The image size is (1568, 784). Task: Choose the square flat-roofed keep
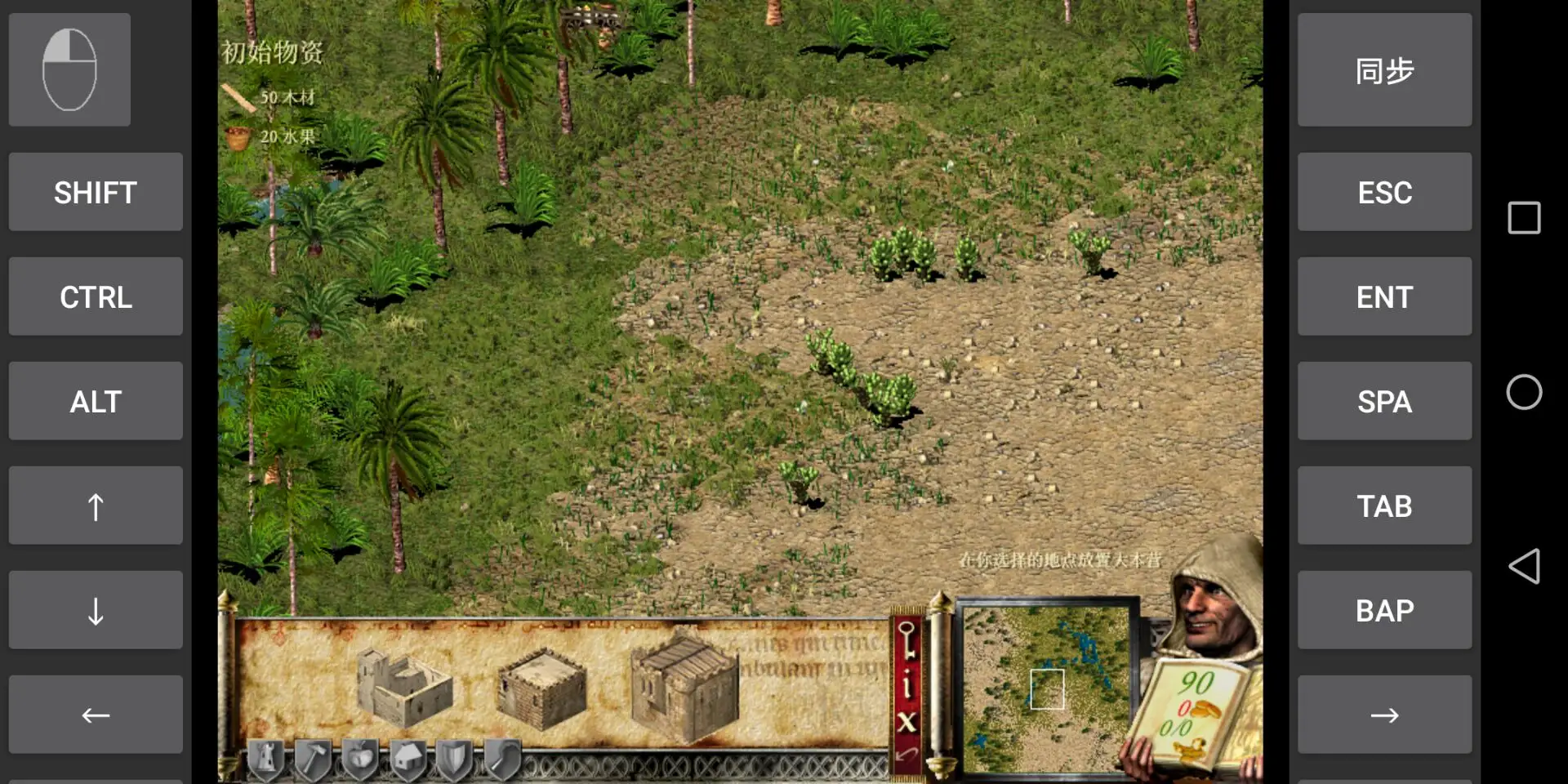(x=541, y=688)
